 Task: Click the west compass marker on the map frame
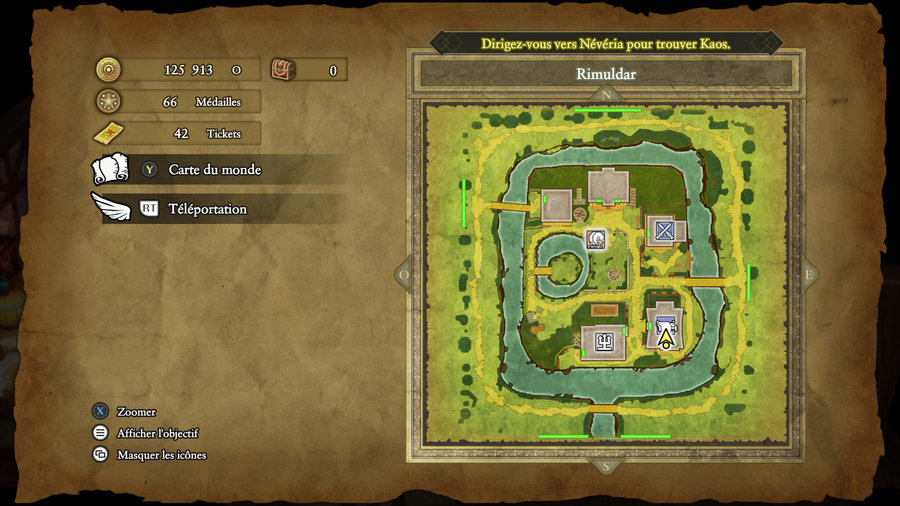coord(404,274)
